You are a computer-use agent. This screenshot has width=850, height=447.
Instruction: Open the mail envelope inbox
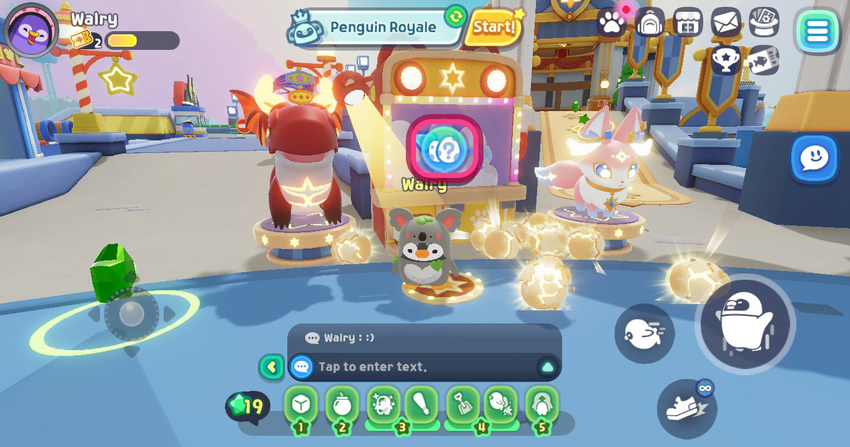726,21
